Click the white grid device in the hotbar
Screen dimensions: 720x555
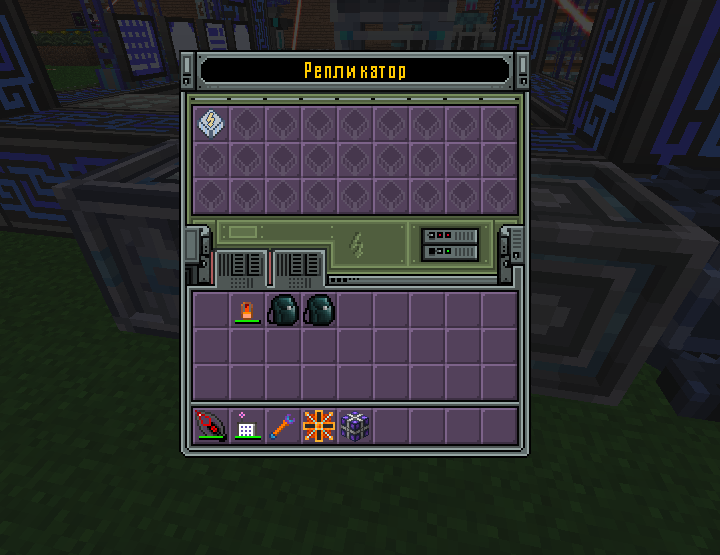click(247, 425)
